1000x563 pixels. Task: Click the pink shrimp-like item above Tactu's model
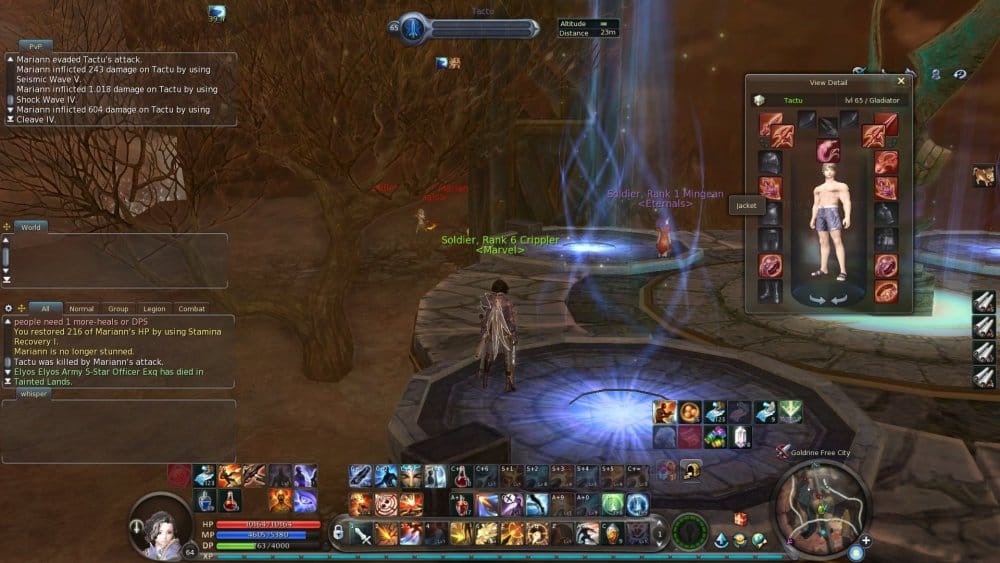coord(828,151)
